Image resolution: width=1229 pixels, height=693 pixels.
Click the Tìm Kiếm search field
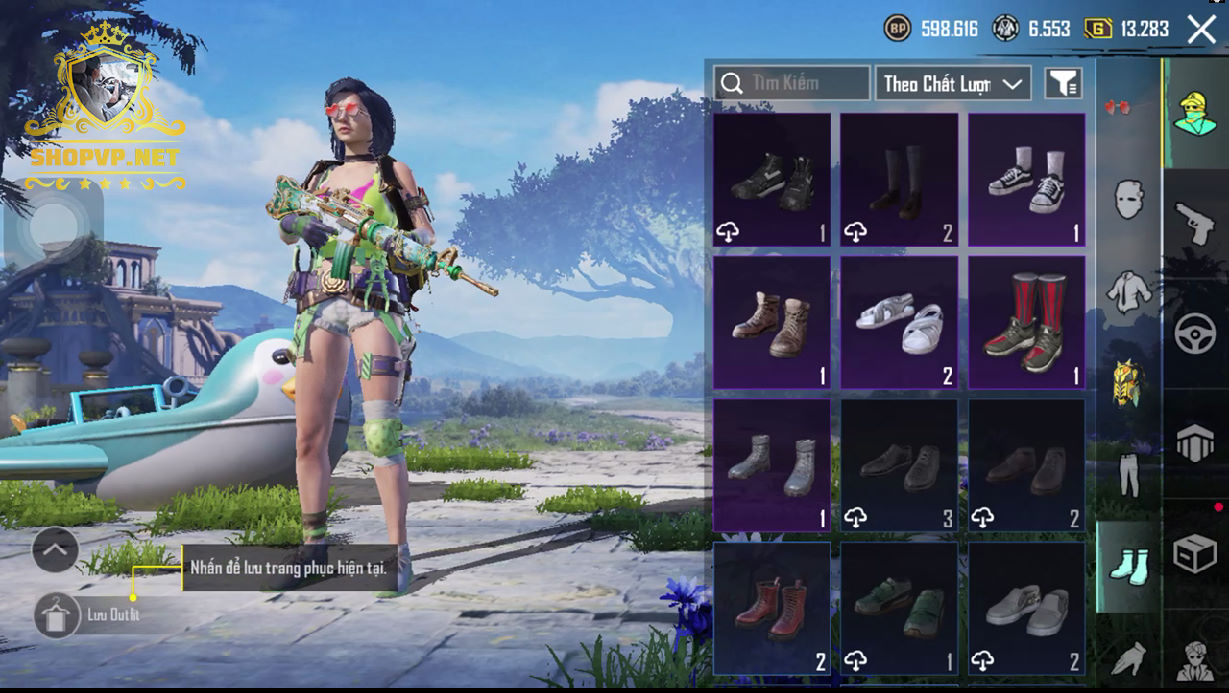(792, 83)
